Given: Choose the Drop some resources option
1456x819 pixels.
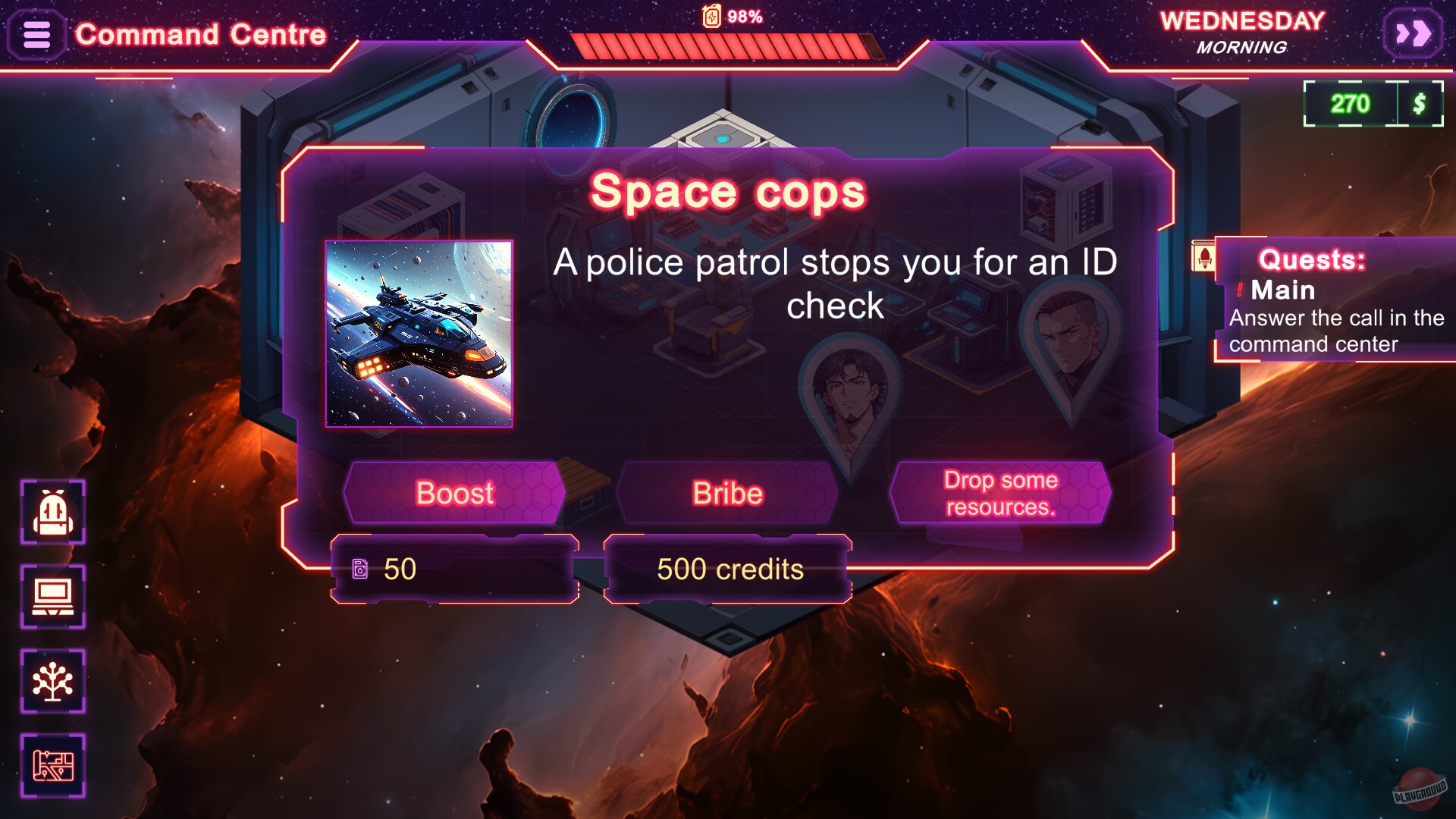Looking at the screenshot, I should [x=1000, y=492].
